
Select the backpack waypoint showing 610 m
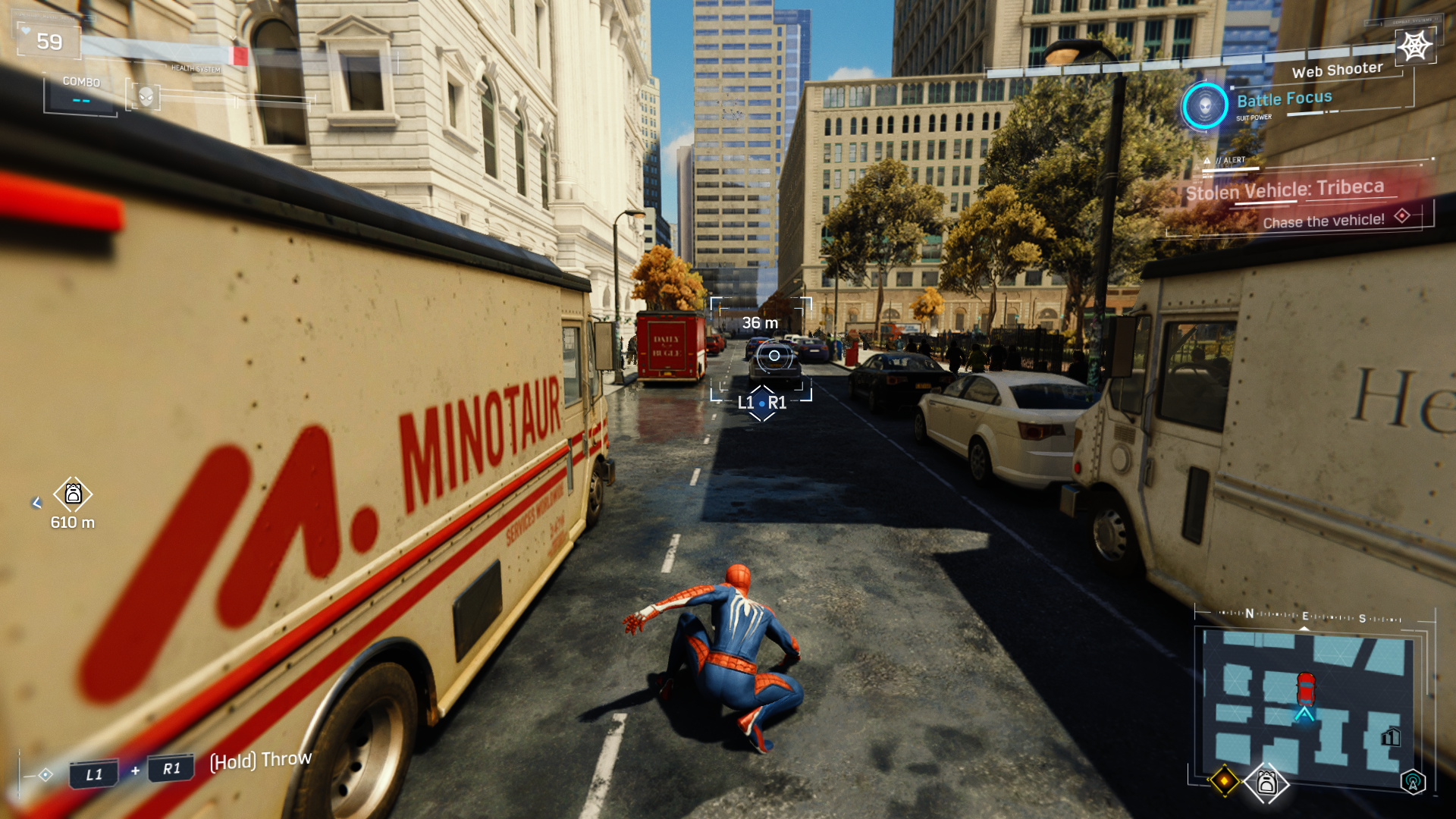[x=73, y=494]
